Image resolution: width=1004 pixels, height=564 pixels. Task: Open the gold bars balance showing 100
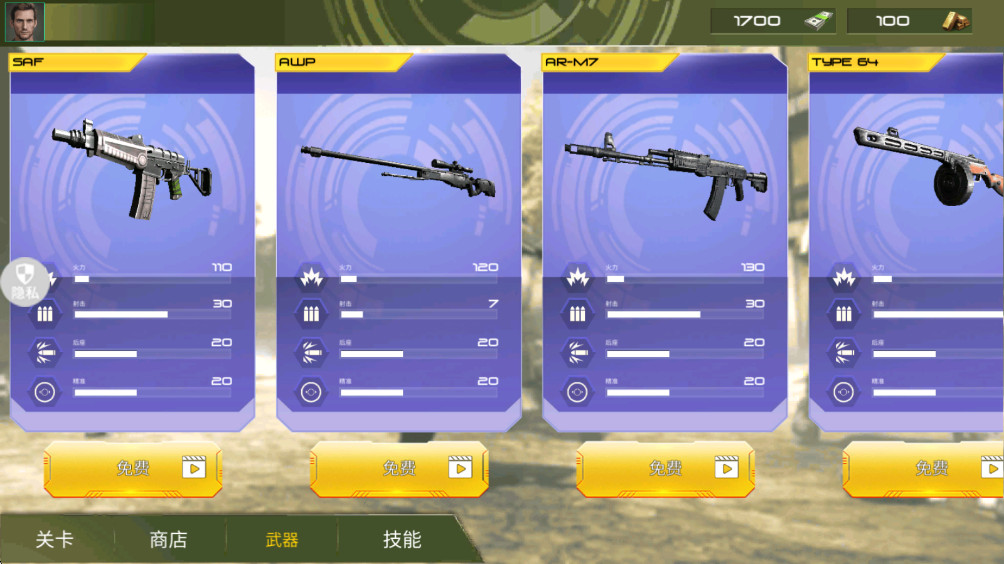tap(909, 21)
